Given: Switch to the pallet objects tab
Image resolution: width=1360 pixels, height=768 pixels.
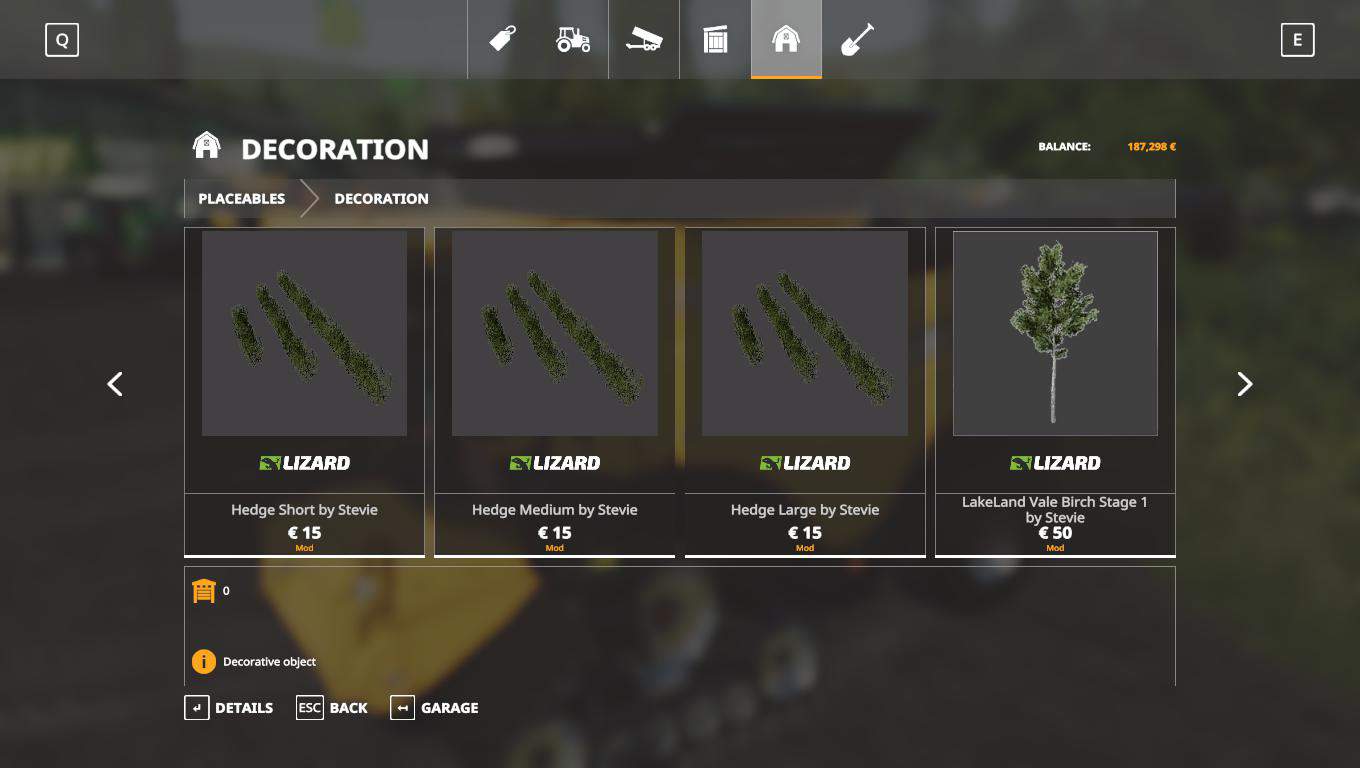Looking at the screenshot, I should tap(715, 40).
